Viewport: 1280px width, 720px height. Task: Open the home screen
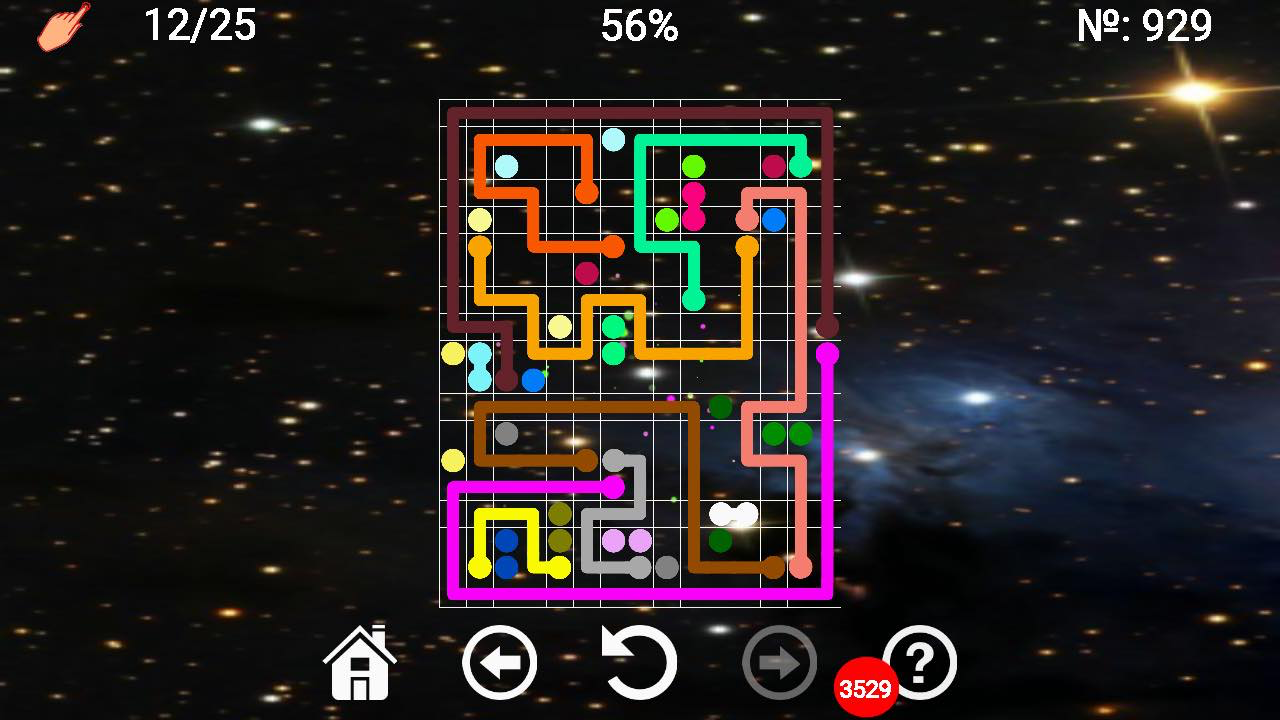click(358, 662)
